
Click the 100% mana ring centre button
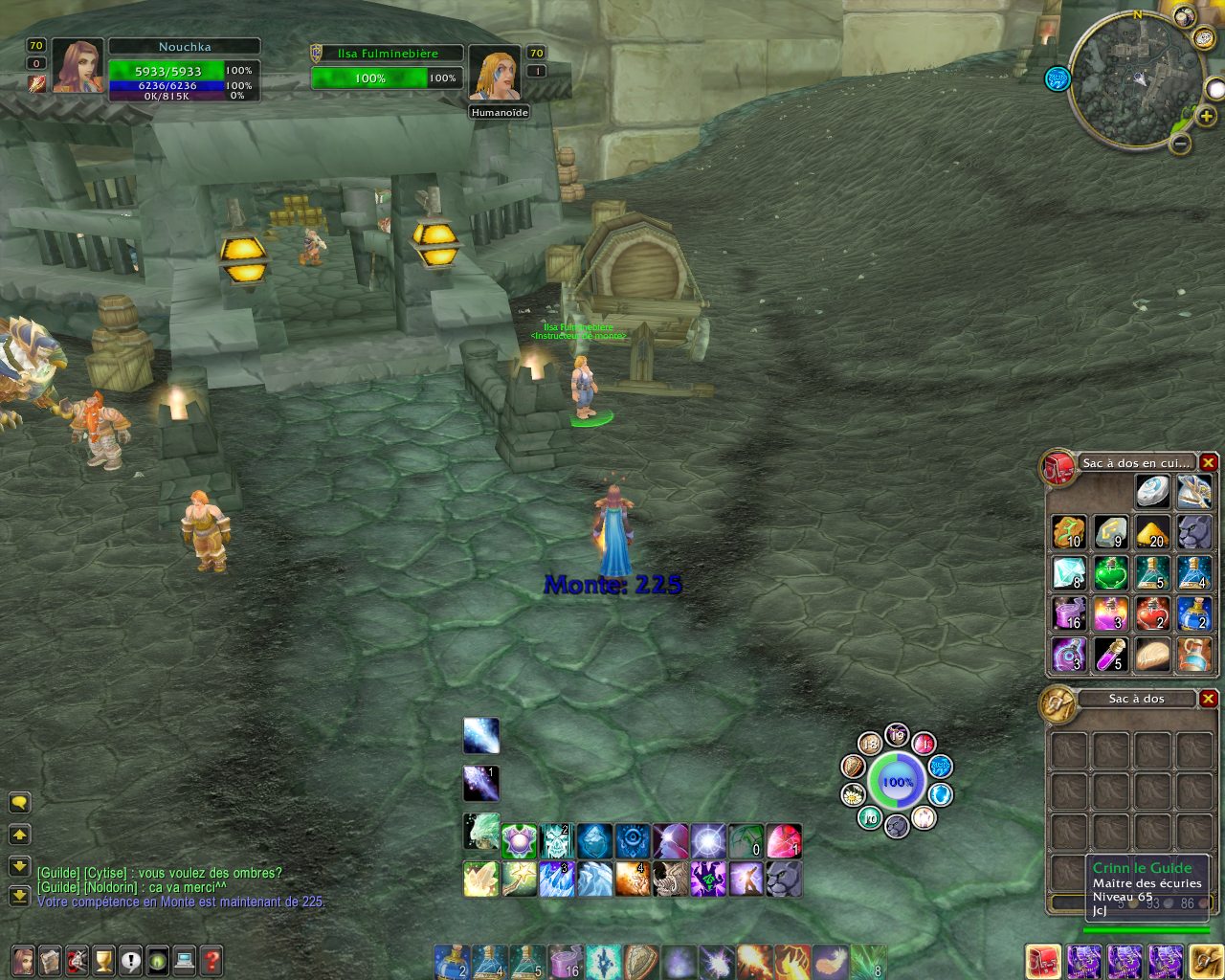click(897, 782)
